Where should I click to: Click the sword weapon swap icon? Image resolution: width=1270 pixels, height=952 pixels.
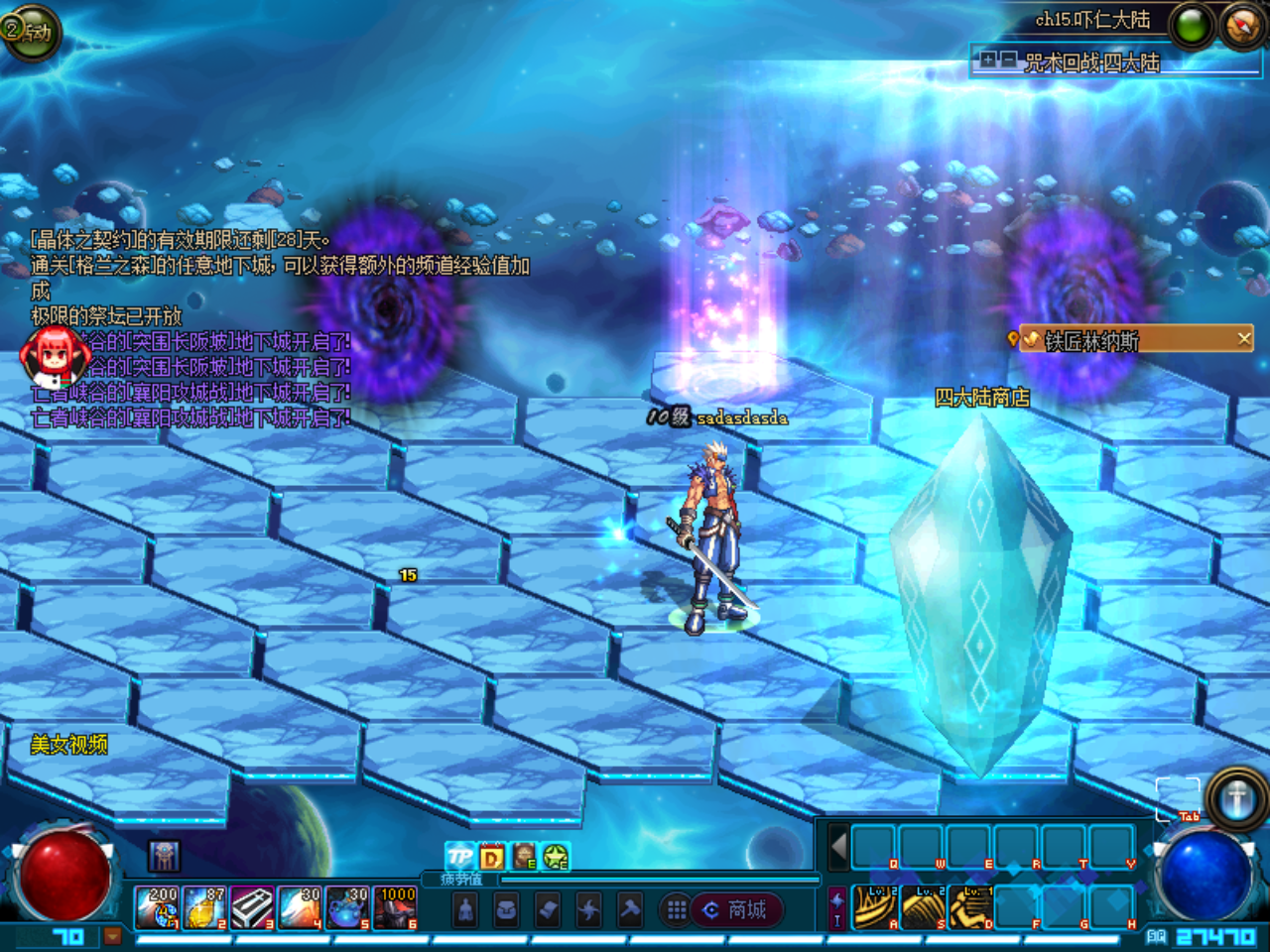coord(1236,798)
